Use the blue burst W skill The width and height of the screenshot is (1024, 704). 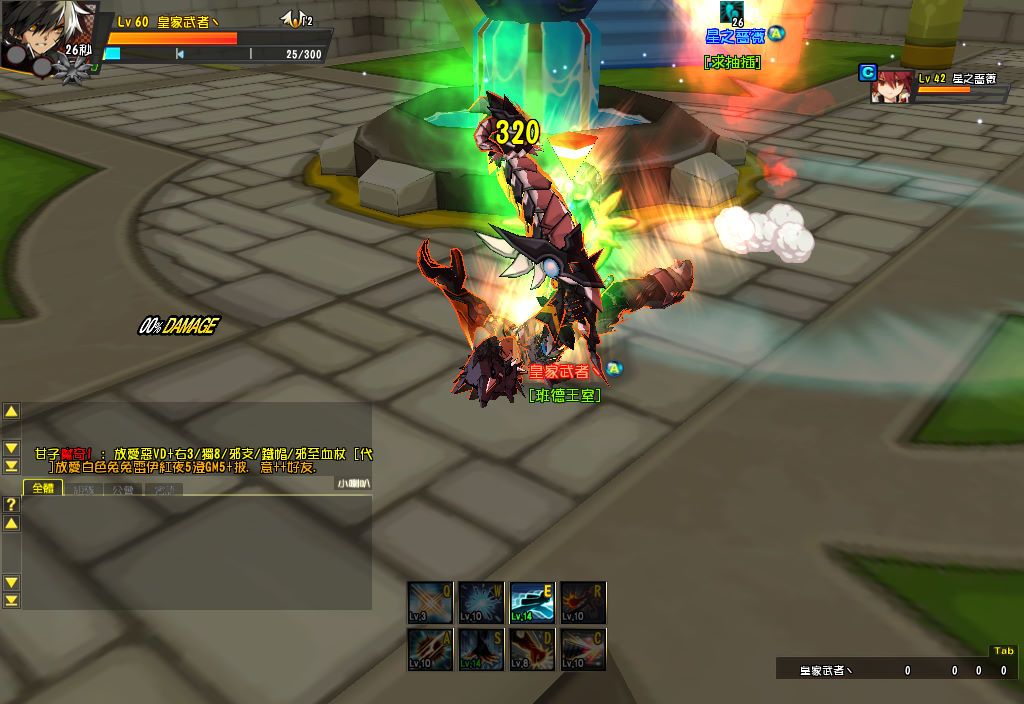pos(482,603)
